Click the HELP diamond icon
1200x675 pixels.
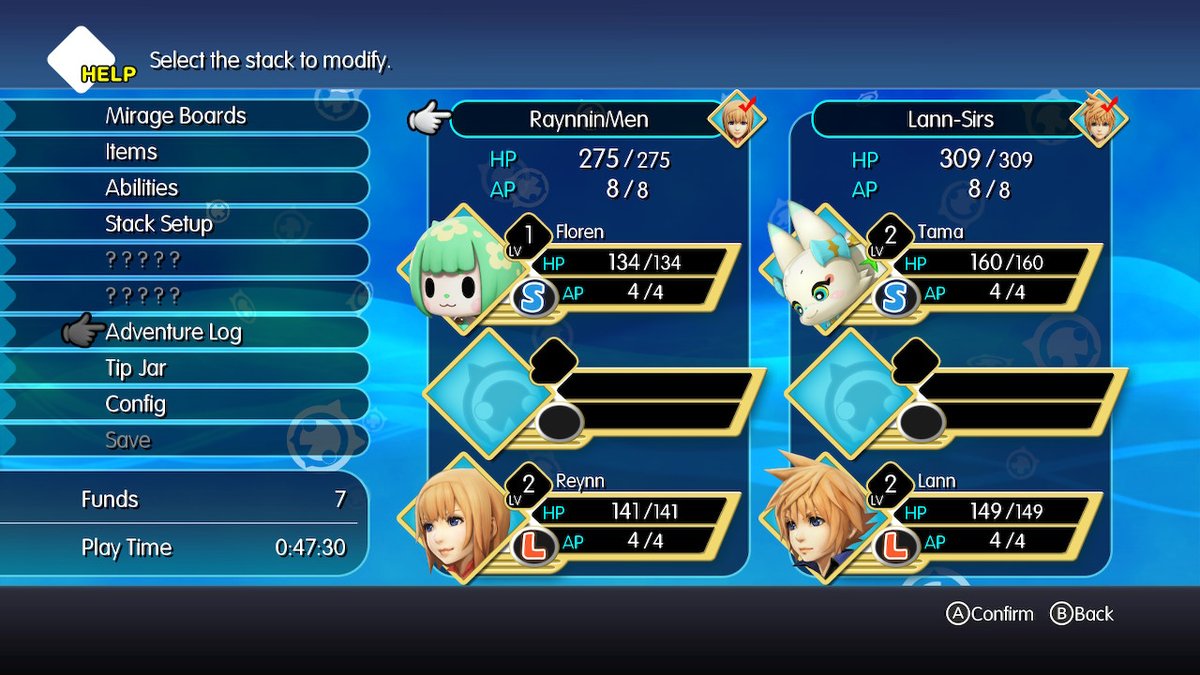point(82,59)
